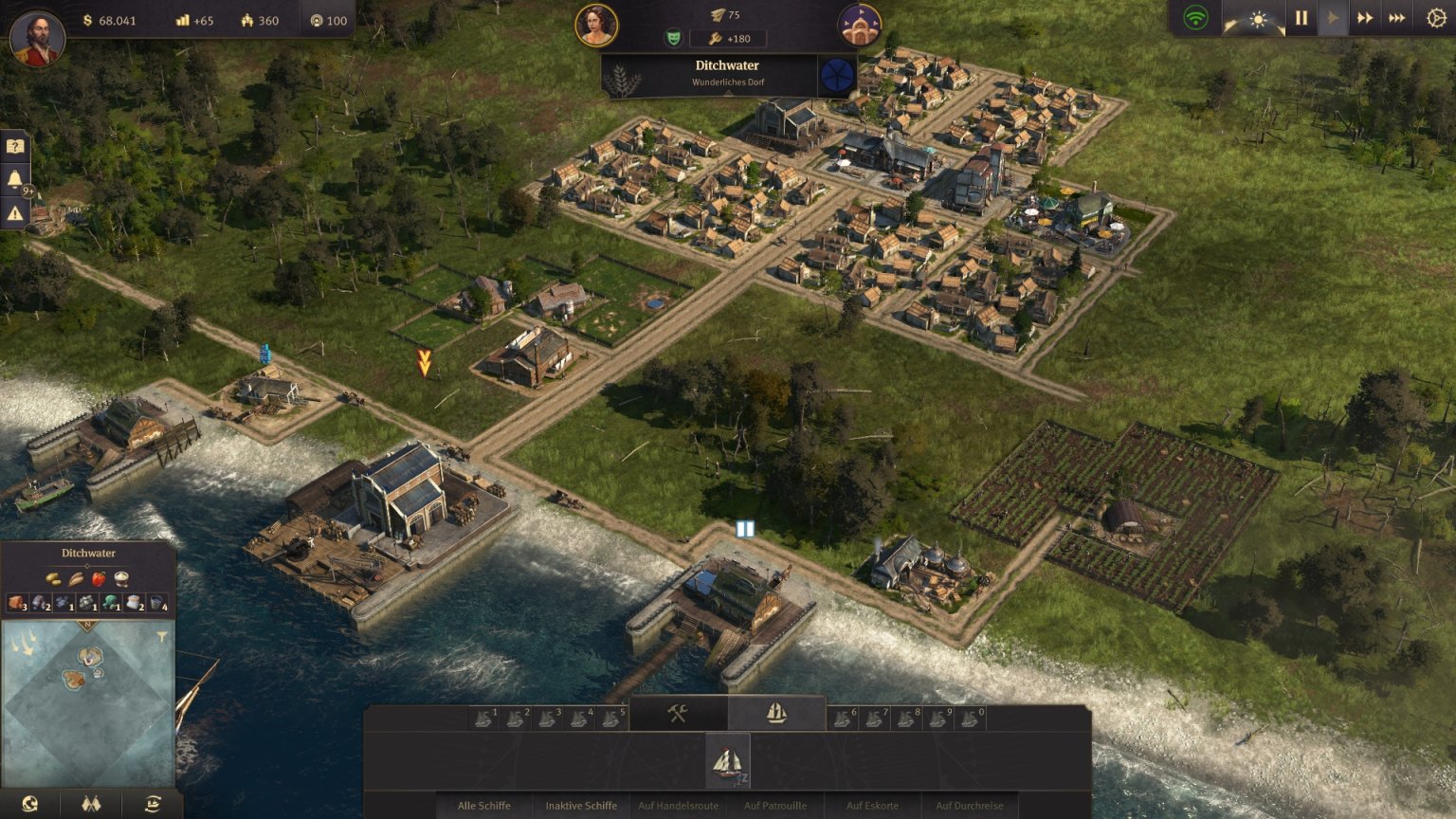
Task: Open the world map icon below the minimap
Action: 28,802
